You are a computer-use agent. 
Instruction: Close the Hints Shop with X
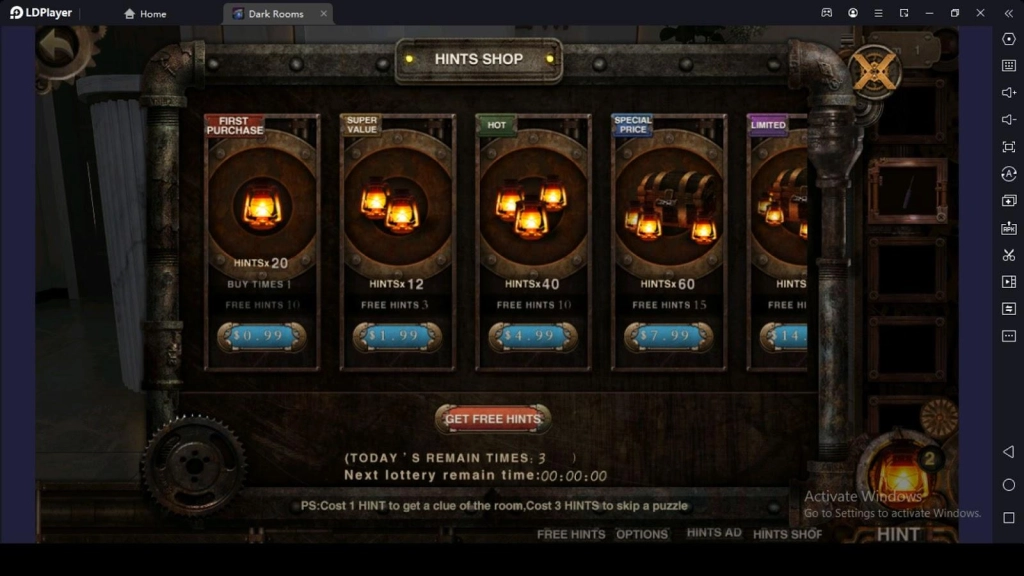(x=875, y=71)
